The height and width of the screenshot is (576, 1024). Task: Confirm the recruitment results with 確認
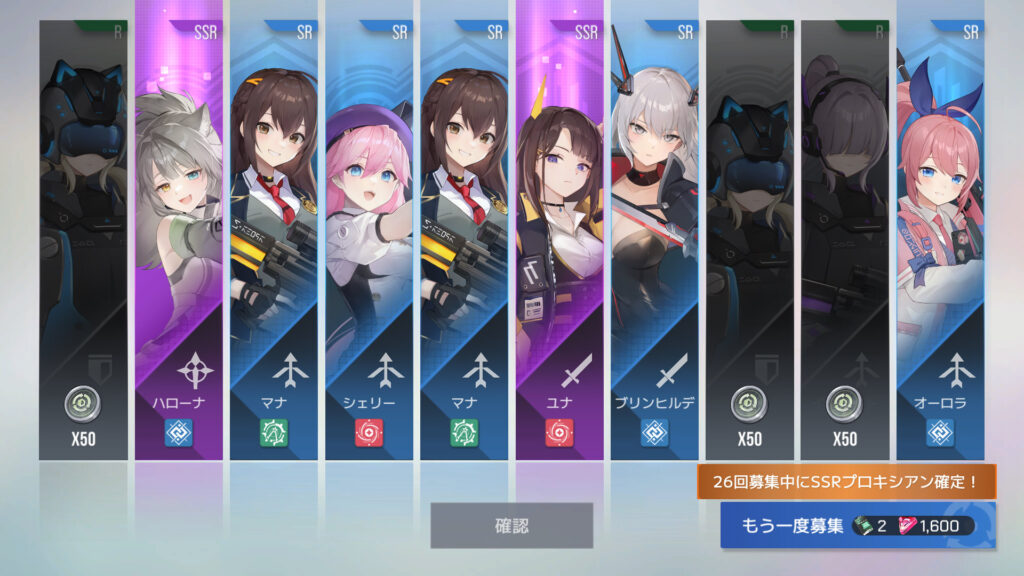click(x=511, y=525)
